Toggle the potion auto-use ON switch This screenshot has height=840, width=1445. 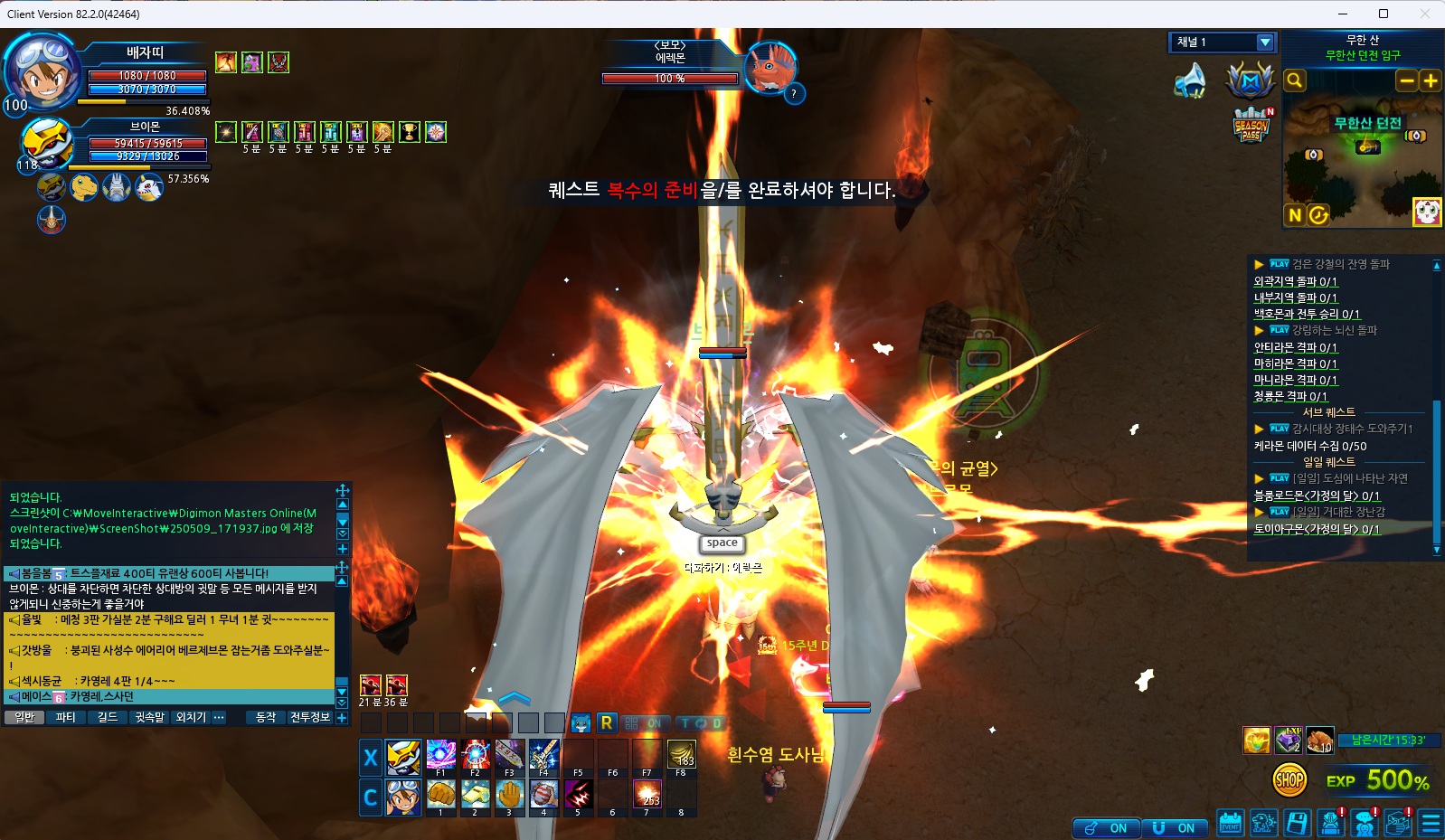coord(1106,828)
